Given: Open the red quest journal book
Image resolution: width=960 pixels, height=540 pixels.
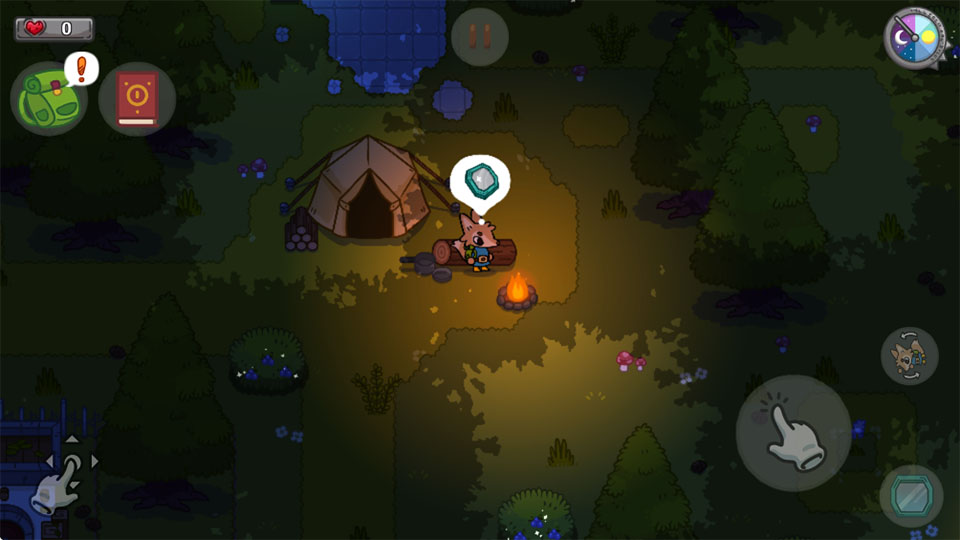Looking at the screenshot, I should [x=137, y=98].
